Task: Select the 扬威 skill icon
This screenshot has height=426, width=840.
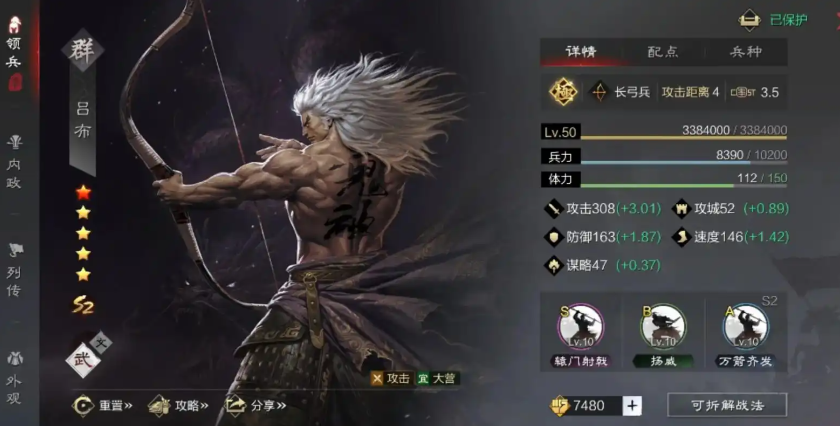Action: point(664,326)
